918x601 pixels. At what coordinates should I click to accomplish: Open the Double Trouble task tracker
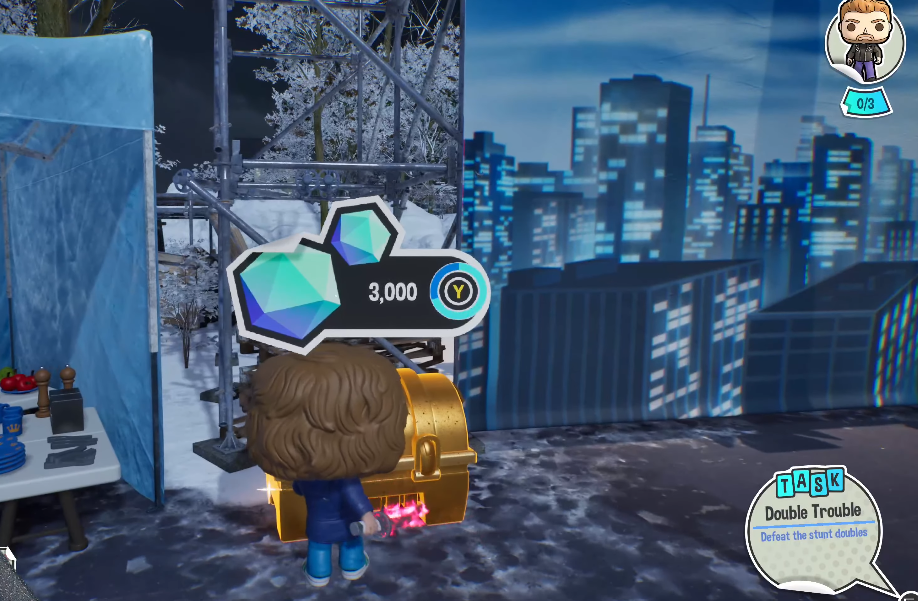pyautogui.click(x=812, y=521)
